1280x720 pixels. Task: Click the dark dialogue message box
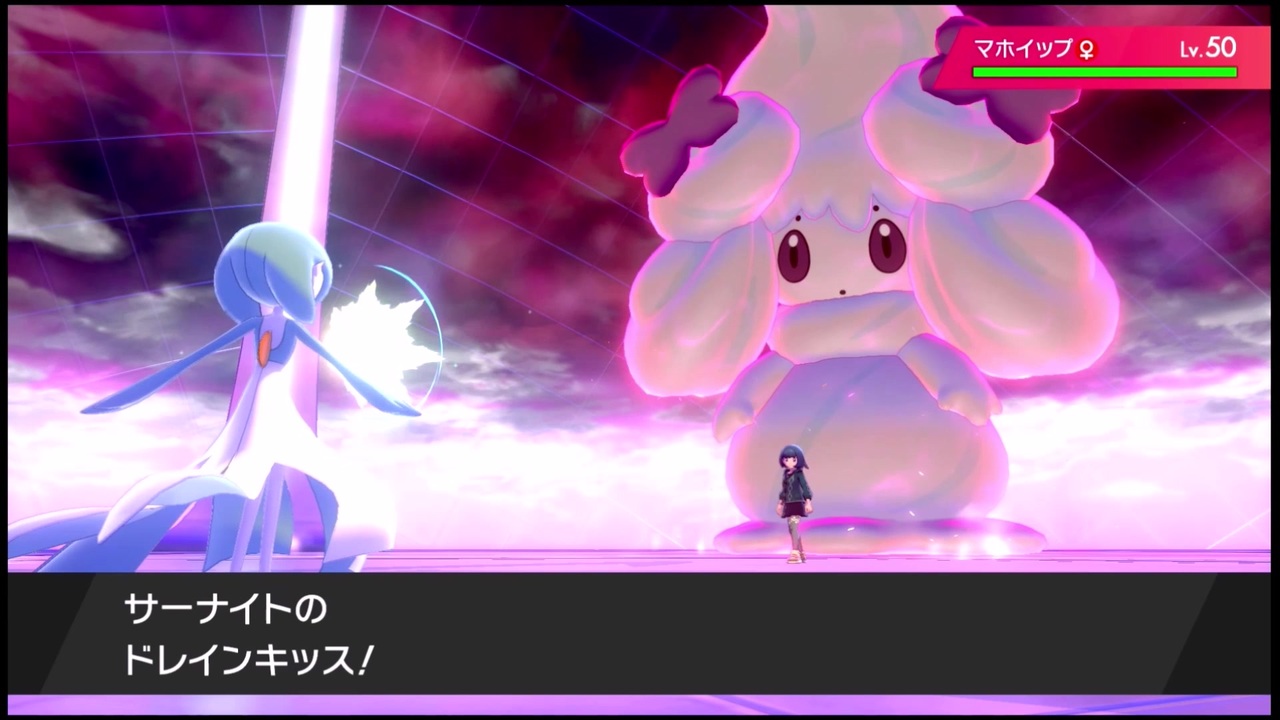(640, 635)
